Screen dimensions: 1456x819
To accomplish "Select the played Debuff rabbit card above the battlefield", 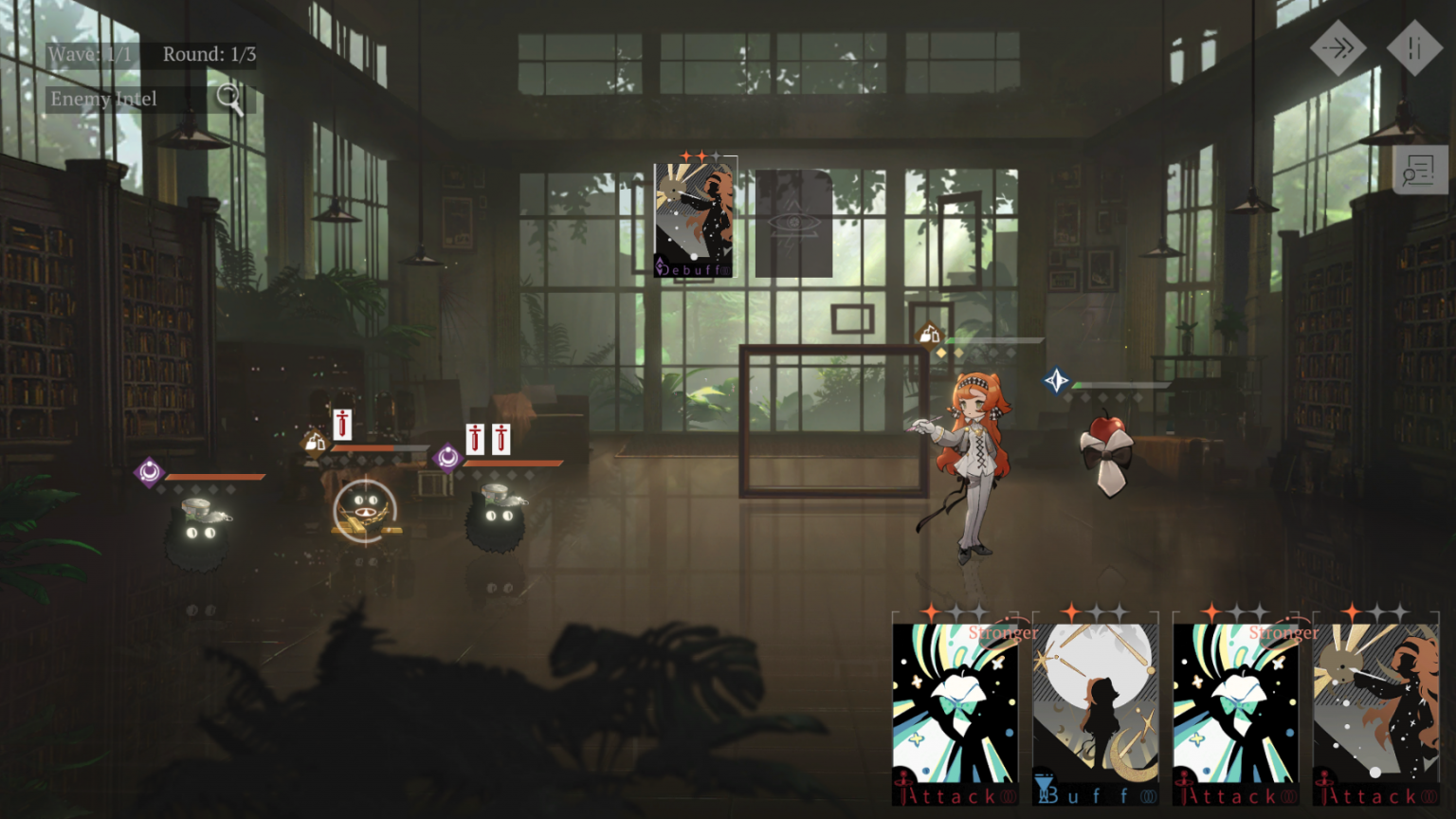I will pyautogui.click(x=692, y=216).
